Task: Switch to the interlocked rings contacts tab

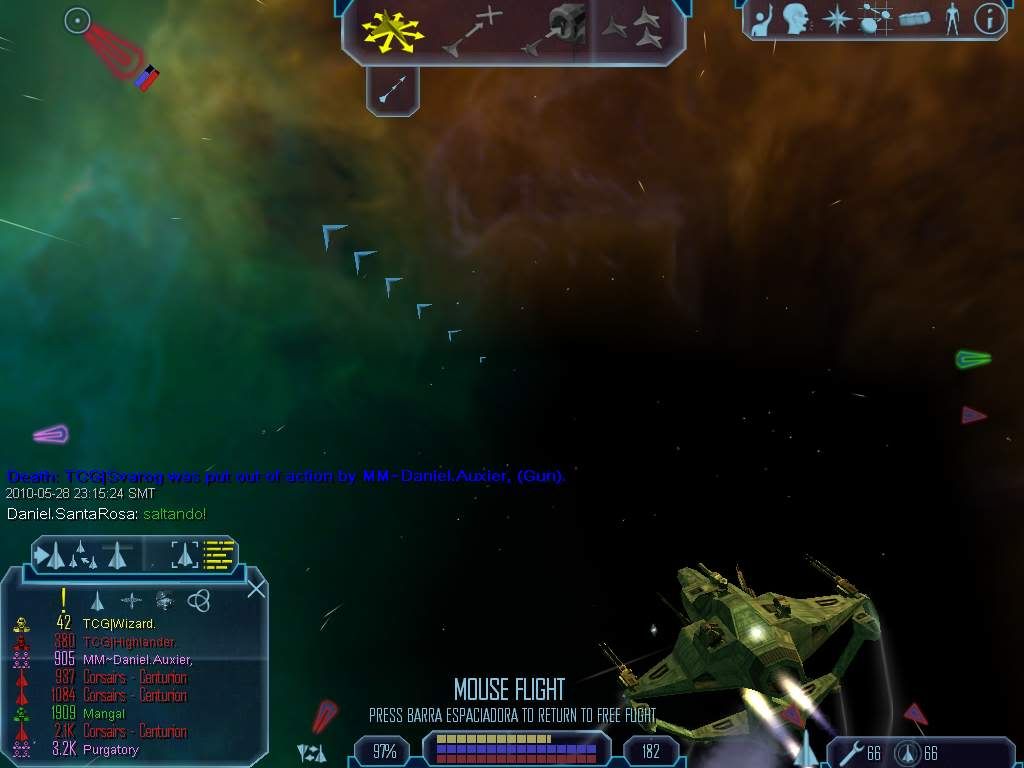Action: tap(199, 600)
